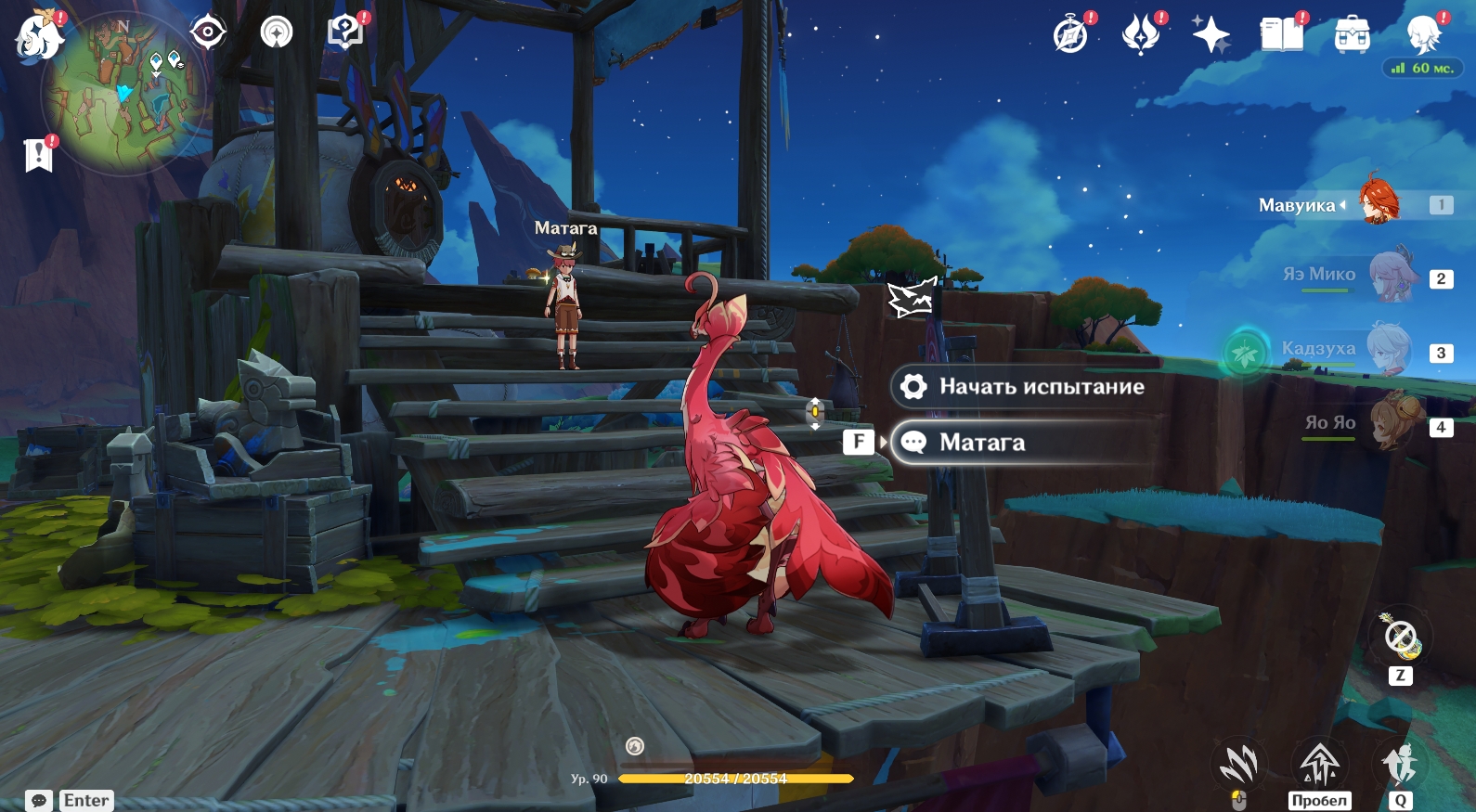This screenshot has width=1476, height=812.
Task: Activate the jump ability icon
Action: point(1319,765)
